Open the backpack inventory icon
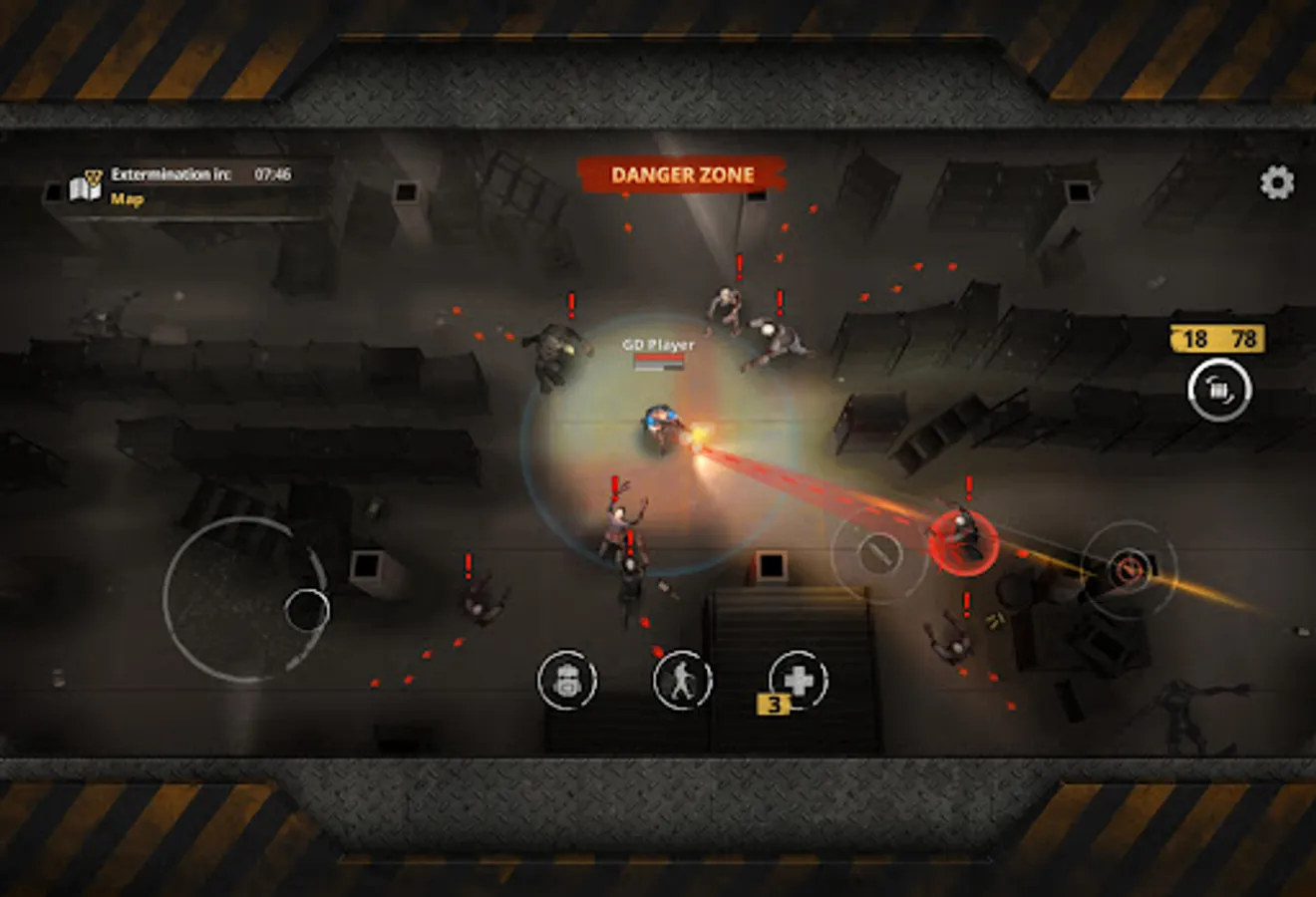The width and height of the screenshot is (1316, 897). point(568,681)
